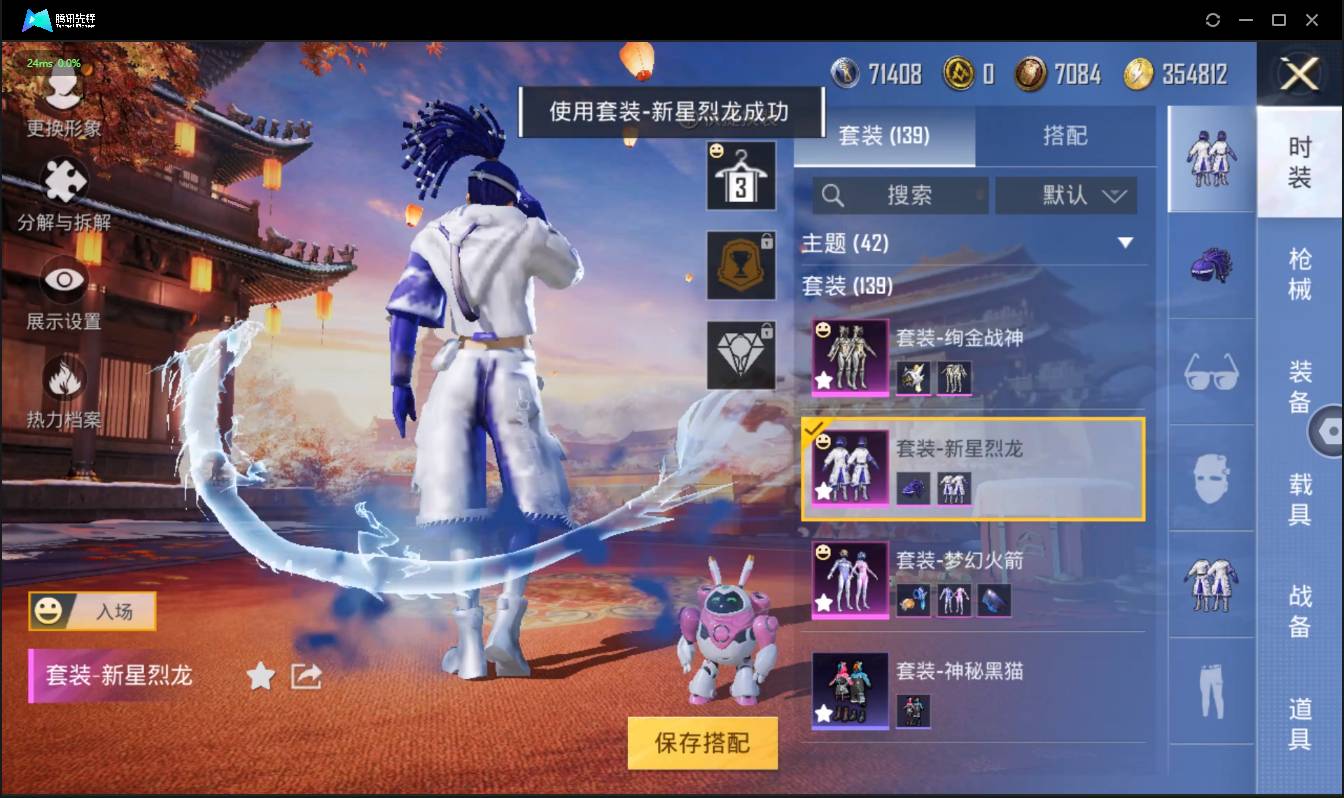The width and height of the screenshot is (1344, 798).
Task: Select the mask icon in right sidebar
Action: pyautogui.click(x=1210, y=478)
